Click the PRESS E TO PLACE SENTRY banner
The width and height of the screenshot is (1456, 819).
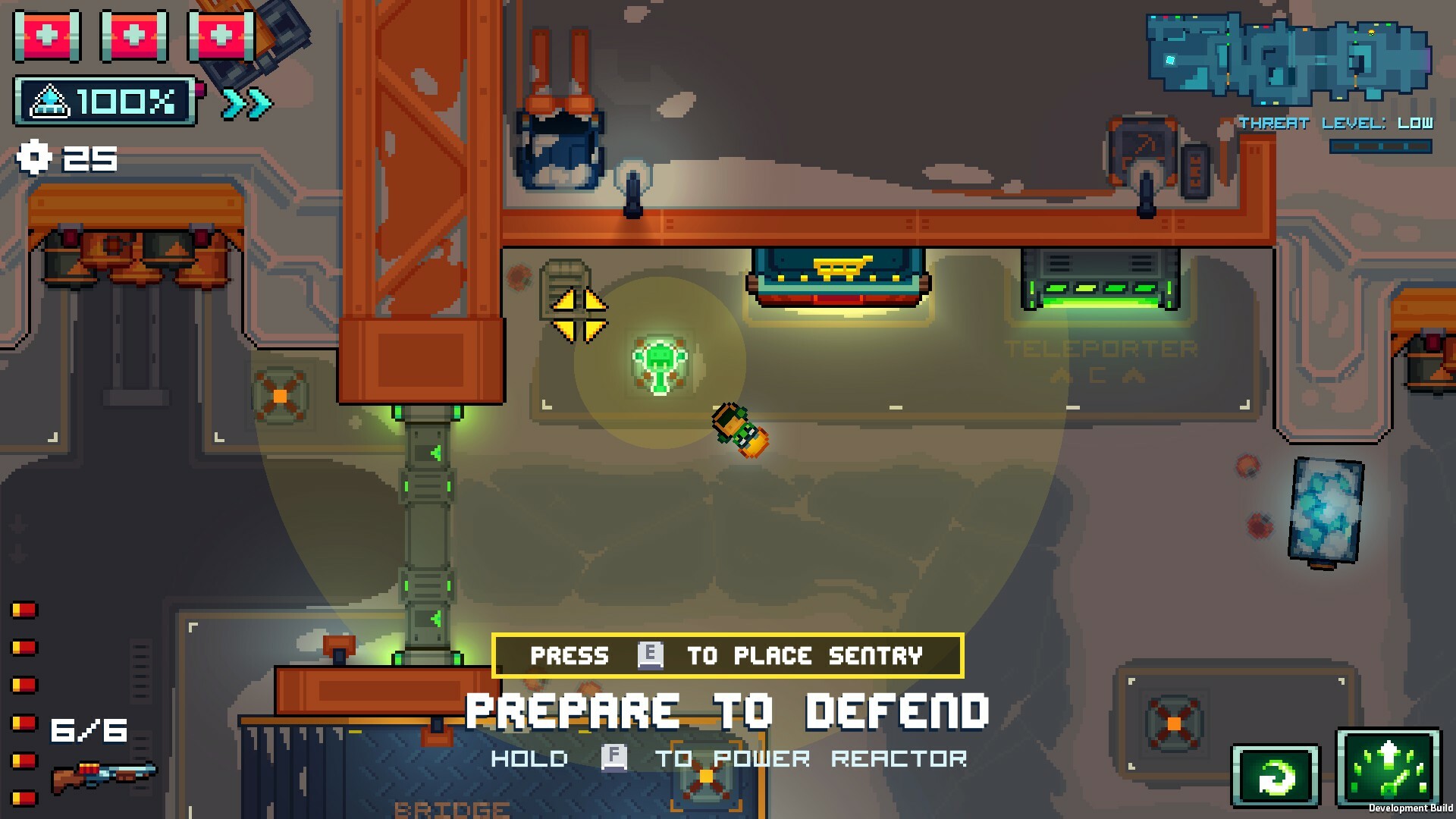click(727, 655)
